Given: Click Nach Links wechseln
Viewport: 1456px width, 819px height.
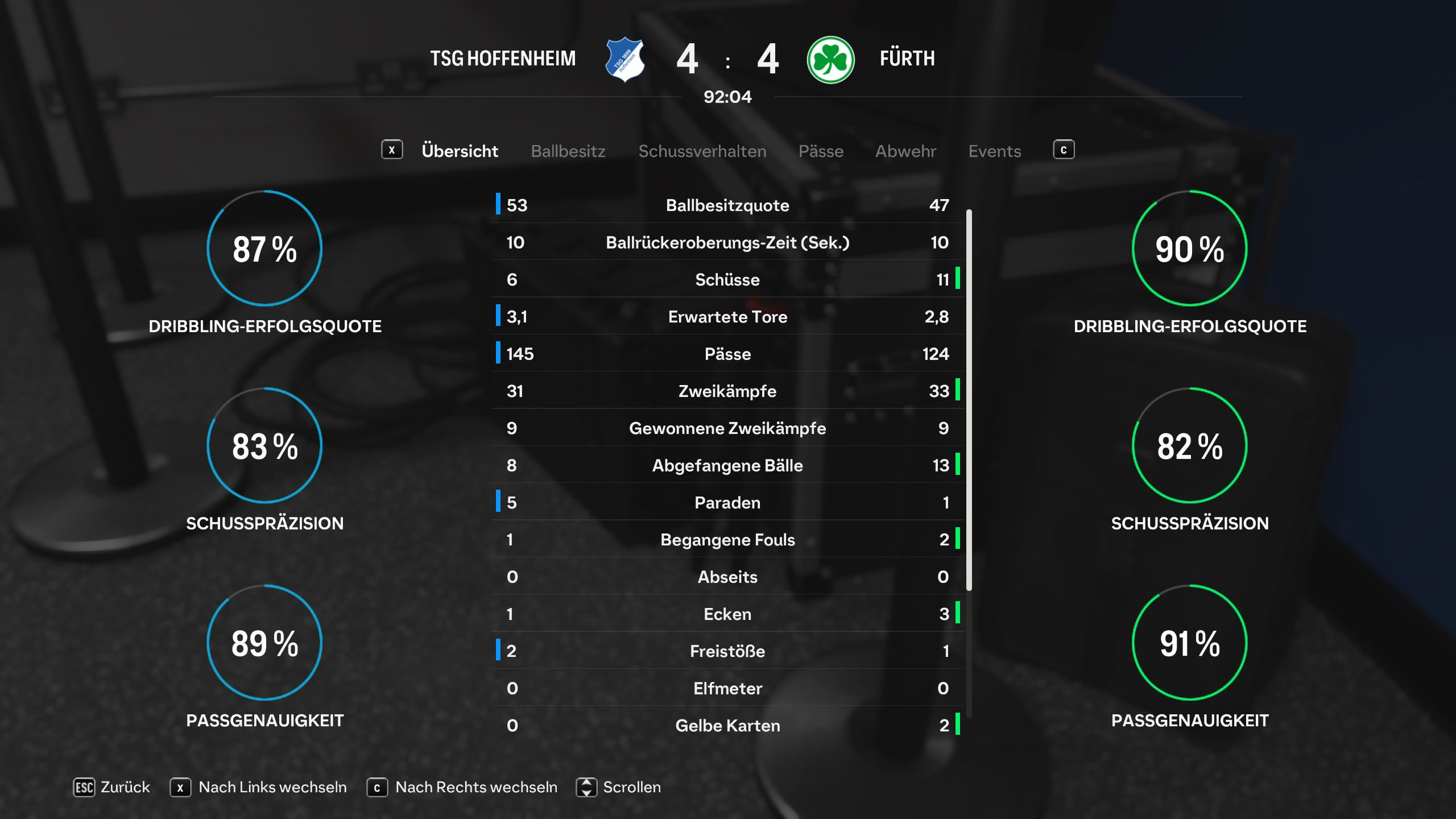Looking at the screenshot, I should click(x=259, y=787).
